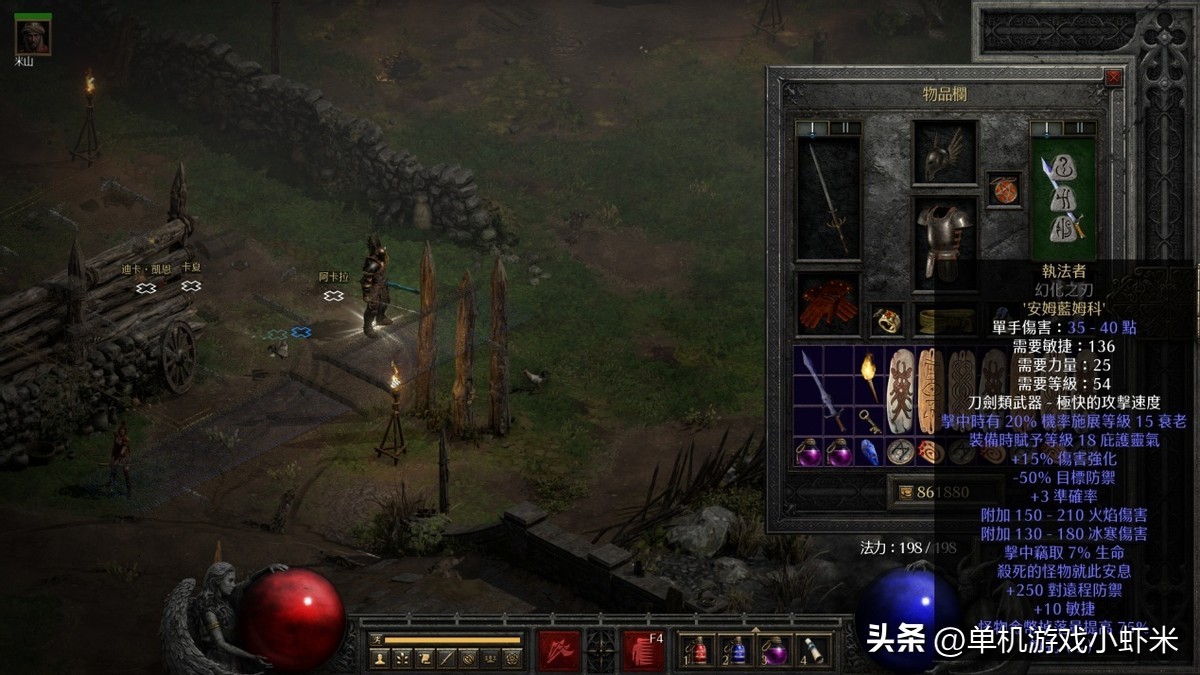Image resolution: width=1200 pixels, height=675 pixels.
Task: Toggle the run/walk button beside the stamina bar
Action: pos(376,640)
